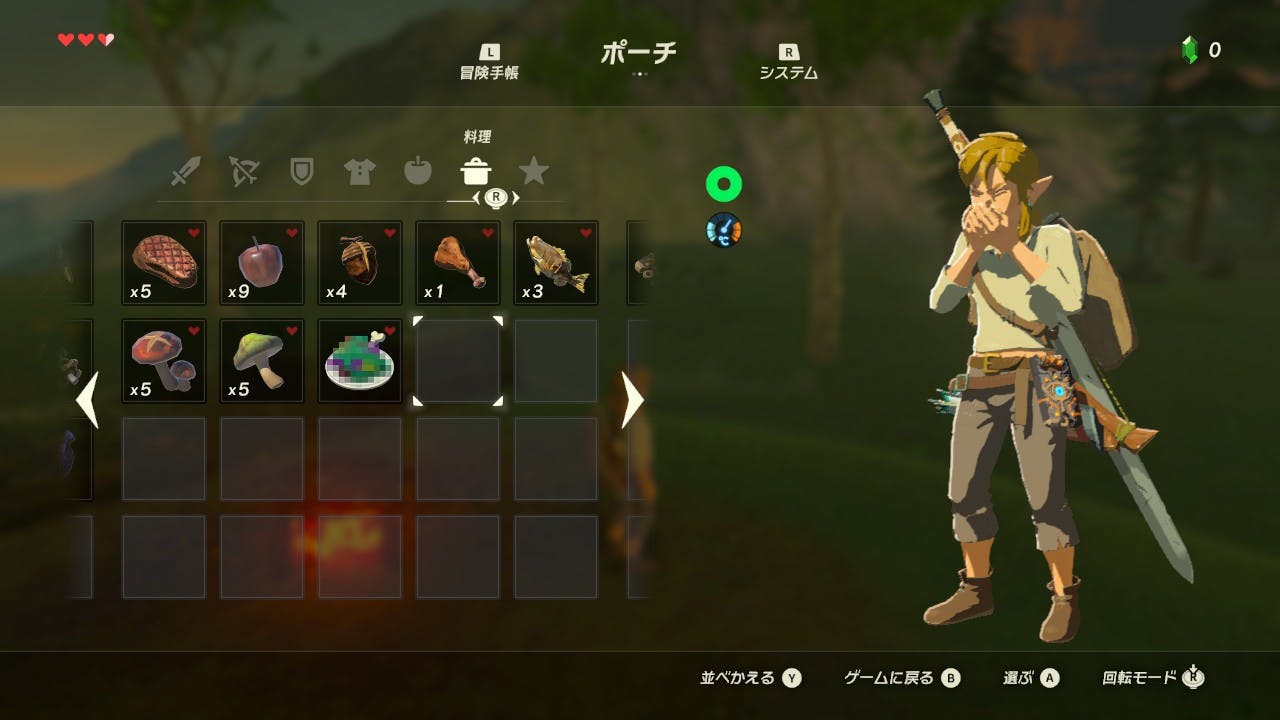Pick the roasted bird drumstick
Viewport: 1280px width, 720px height.
(x=458, y=263)
